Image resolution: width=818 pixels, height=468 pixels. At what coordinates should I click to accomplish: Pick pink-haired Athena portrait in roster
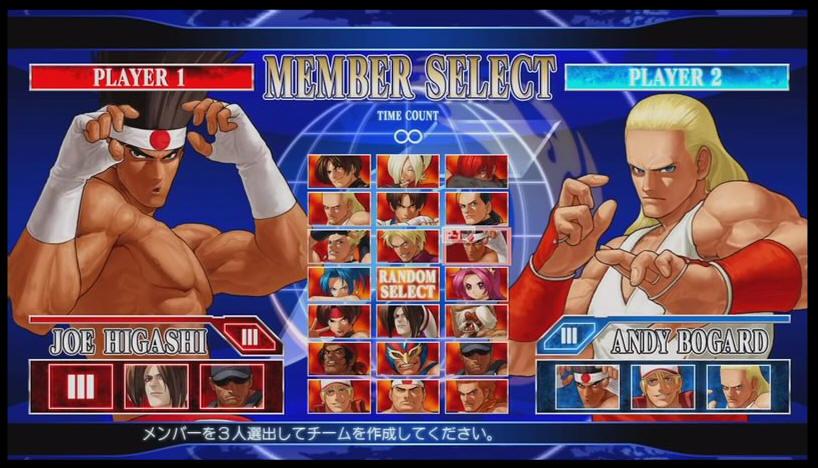[474, 283]
